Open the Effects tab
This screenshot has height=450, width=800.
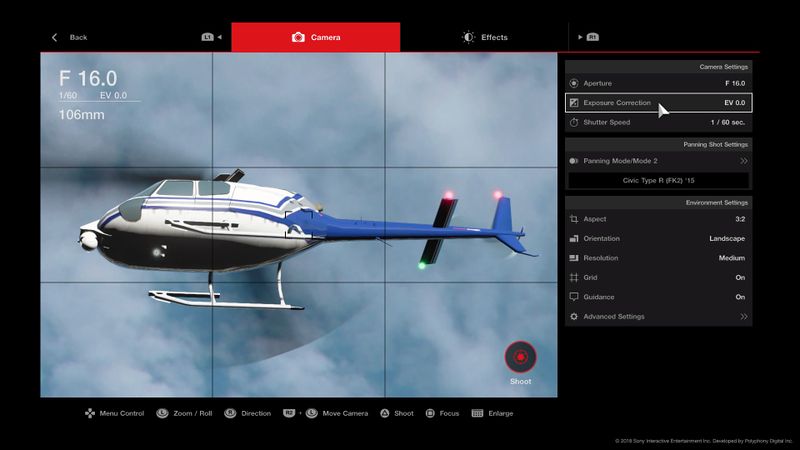click(485, 37)
